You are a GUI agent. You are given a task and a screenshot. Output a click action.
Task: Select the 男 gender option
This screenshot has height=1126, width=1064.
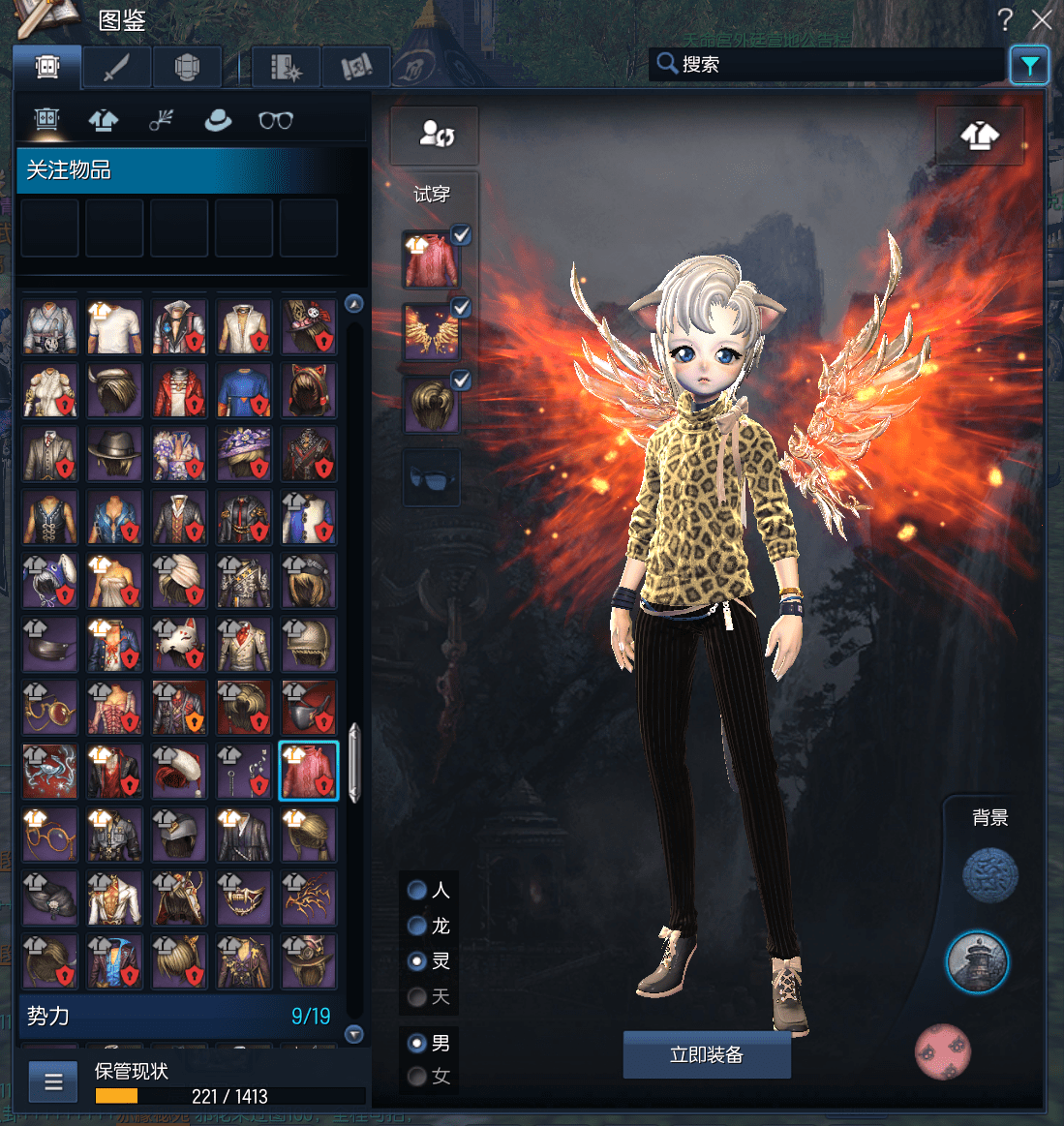(x=417, y=1043)
